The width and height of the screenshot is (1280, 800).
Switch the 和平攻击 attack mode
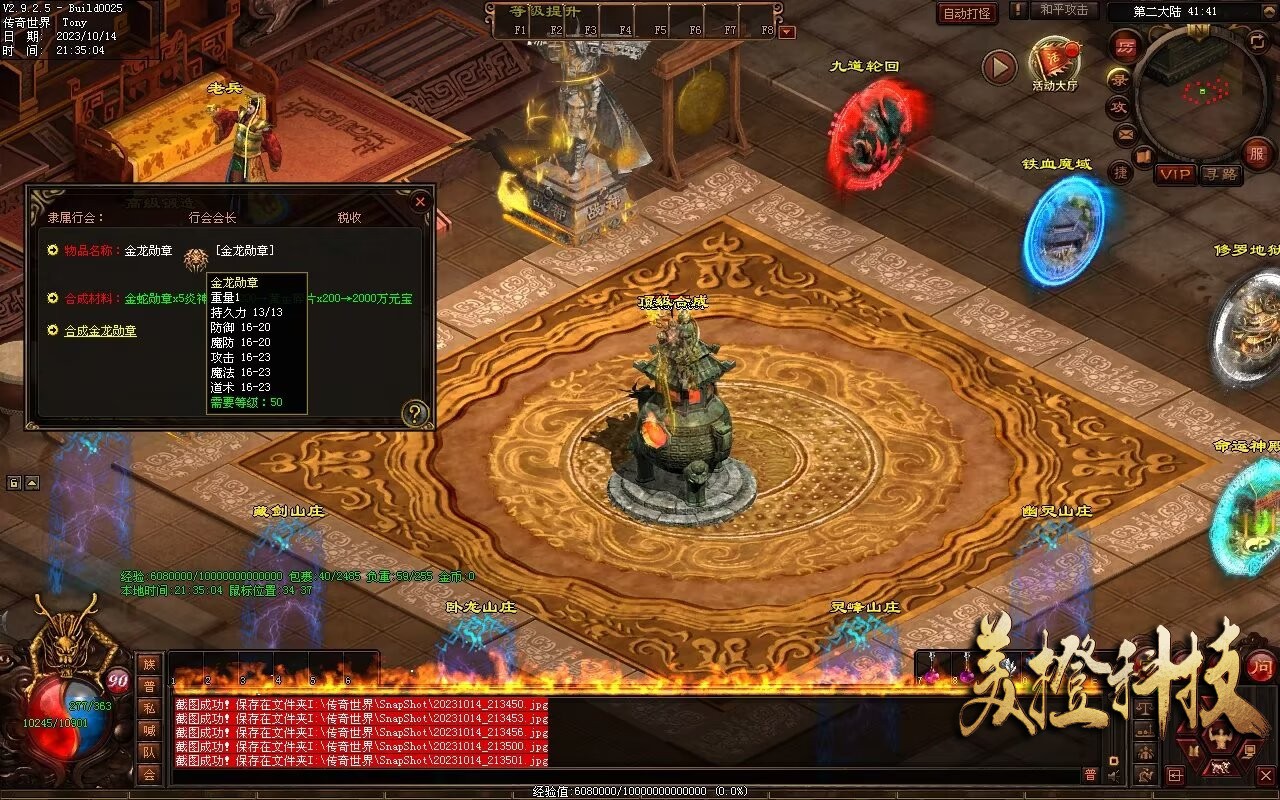[1063, 10]
